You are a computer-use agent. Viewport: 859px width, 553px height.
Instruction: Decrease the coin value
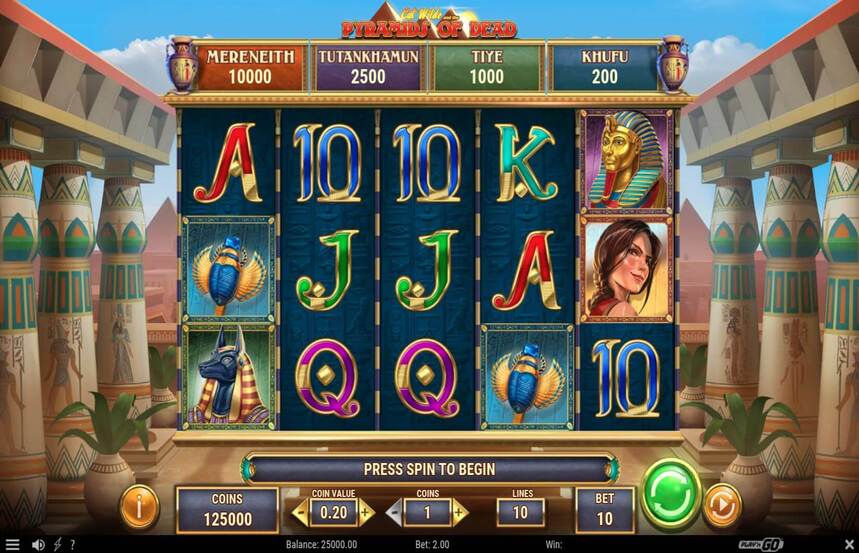pos(299,513)
